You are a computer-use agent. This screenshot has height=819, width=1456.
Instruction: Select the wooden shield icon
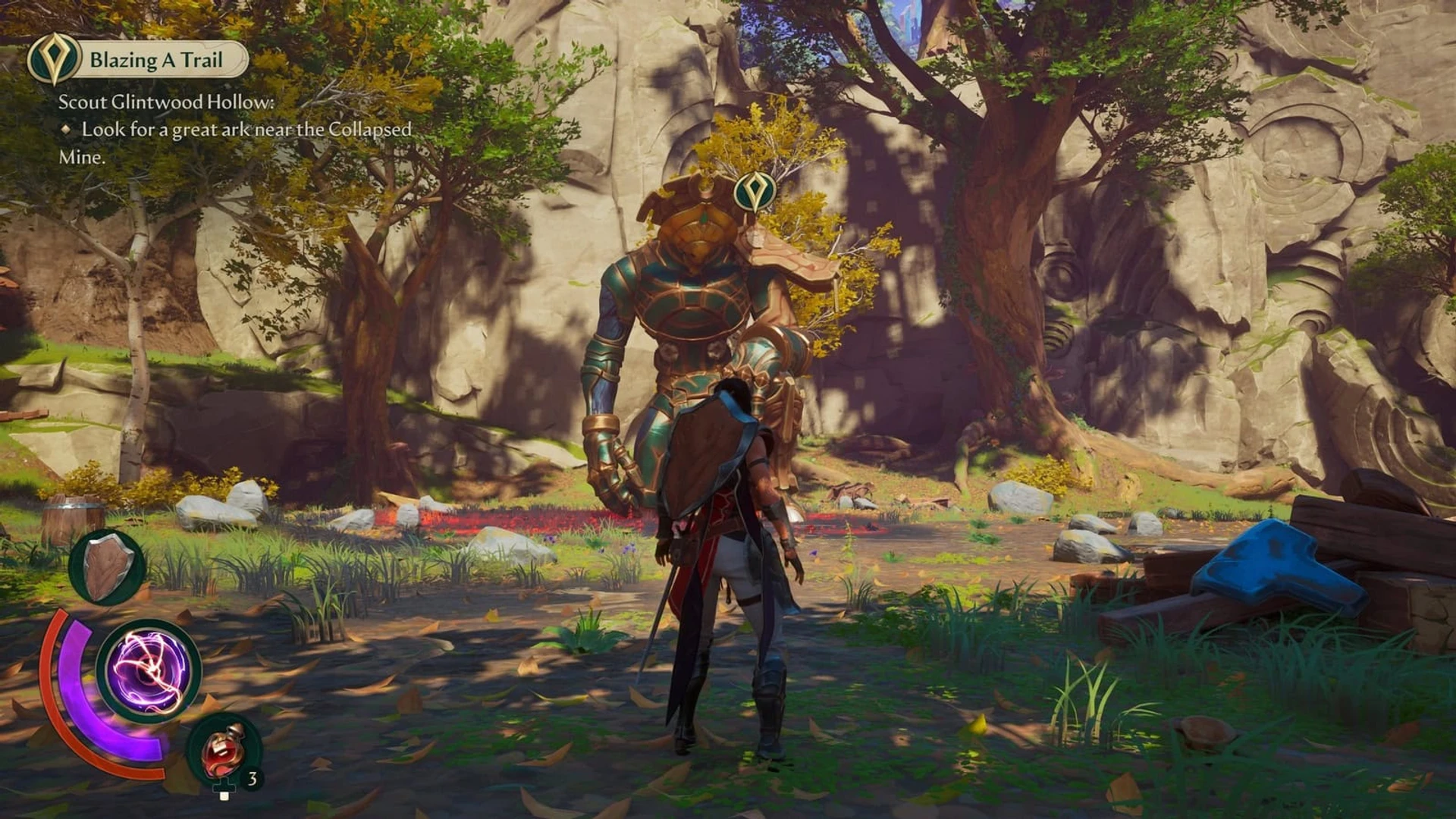107,566
